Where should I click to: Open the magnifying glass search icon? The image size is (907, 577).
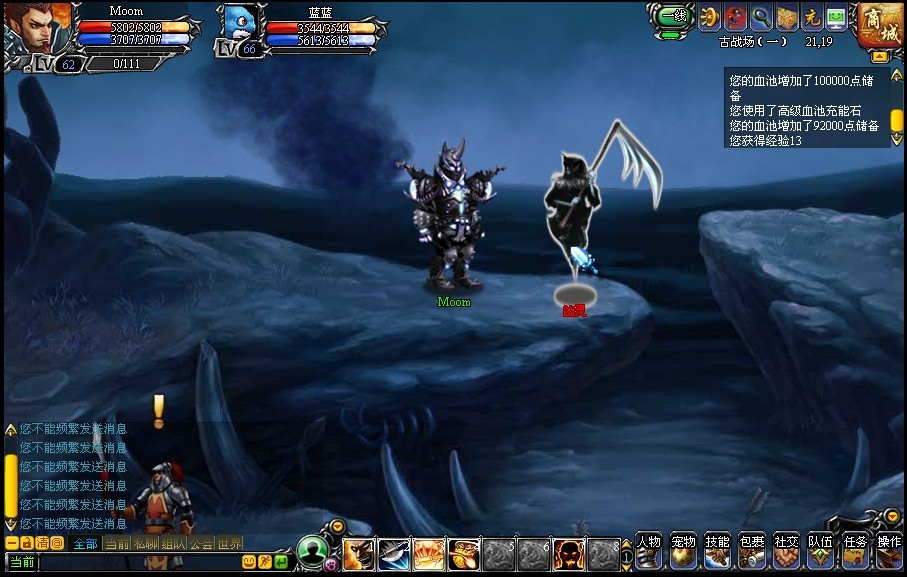(x=761, y=17)
